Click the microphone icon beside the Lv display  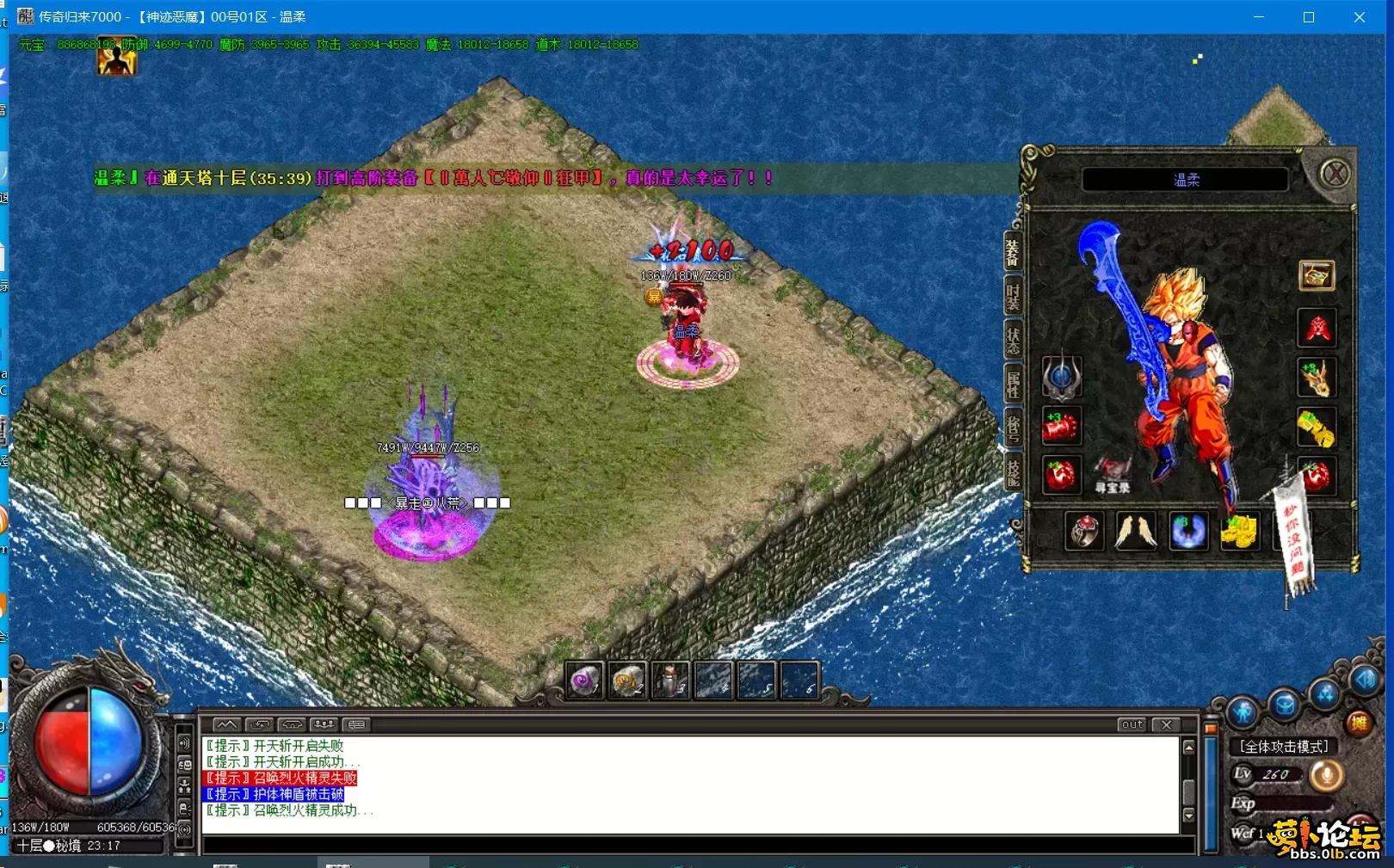click(x=1327, y=776)
